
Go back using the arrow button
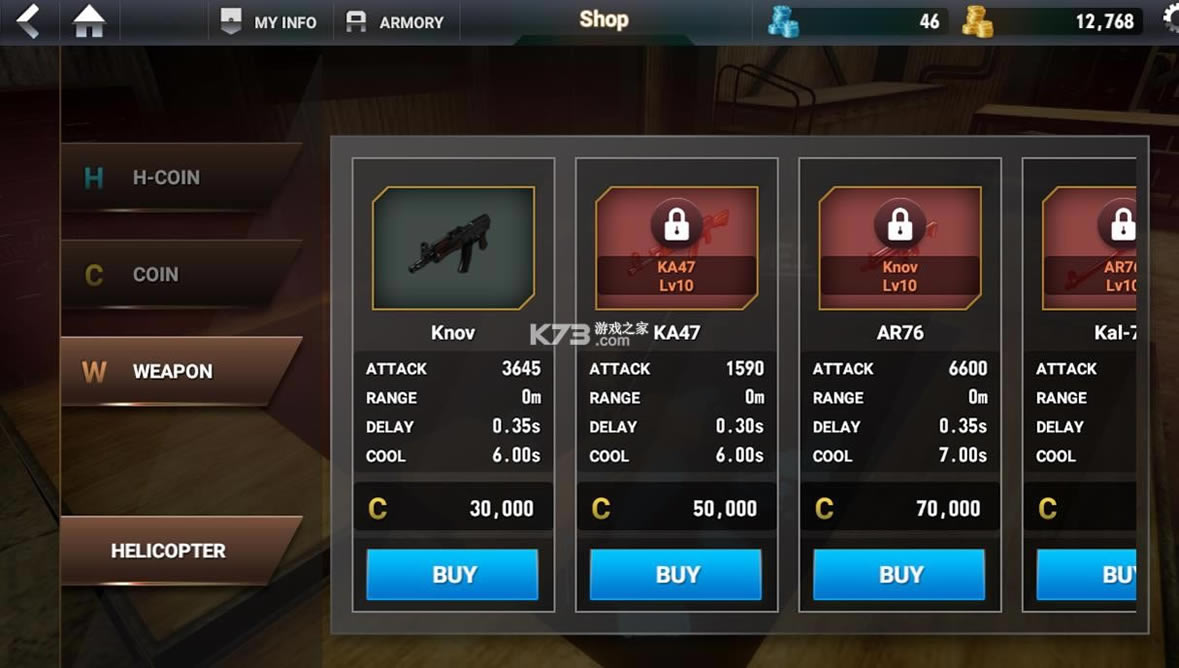(x=28, y=21)
